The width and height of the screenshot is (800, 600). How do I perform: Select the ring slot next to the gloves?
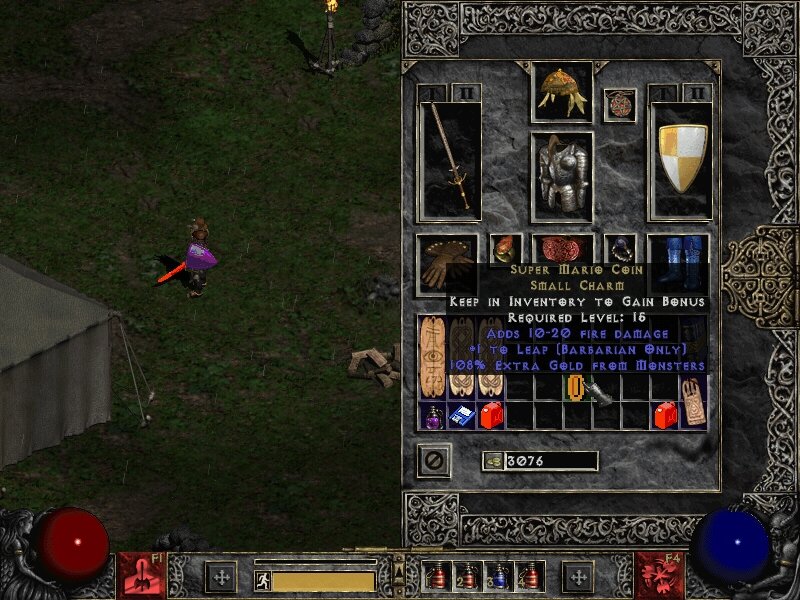tap(506, 248)
